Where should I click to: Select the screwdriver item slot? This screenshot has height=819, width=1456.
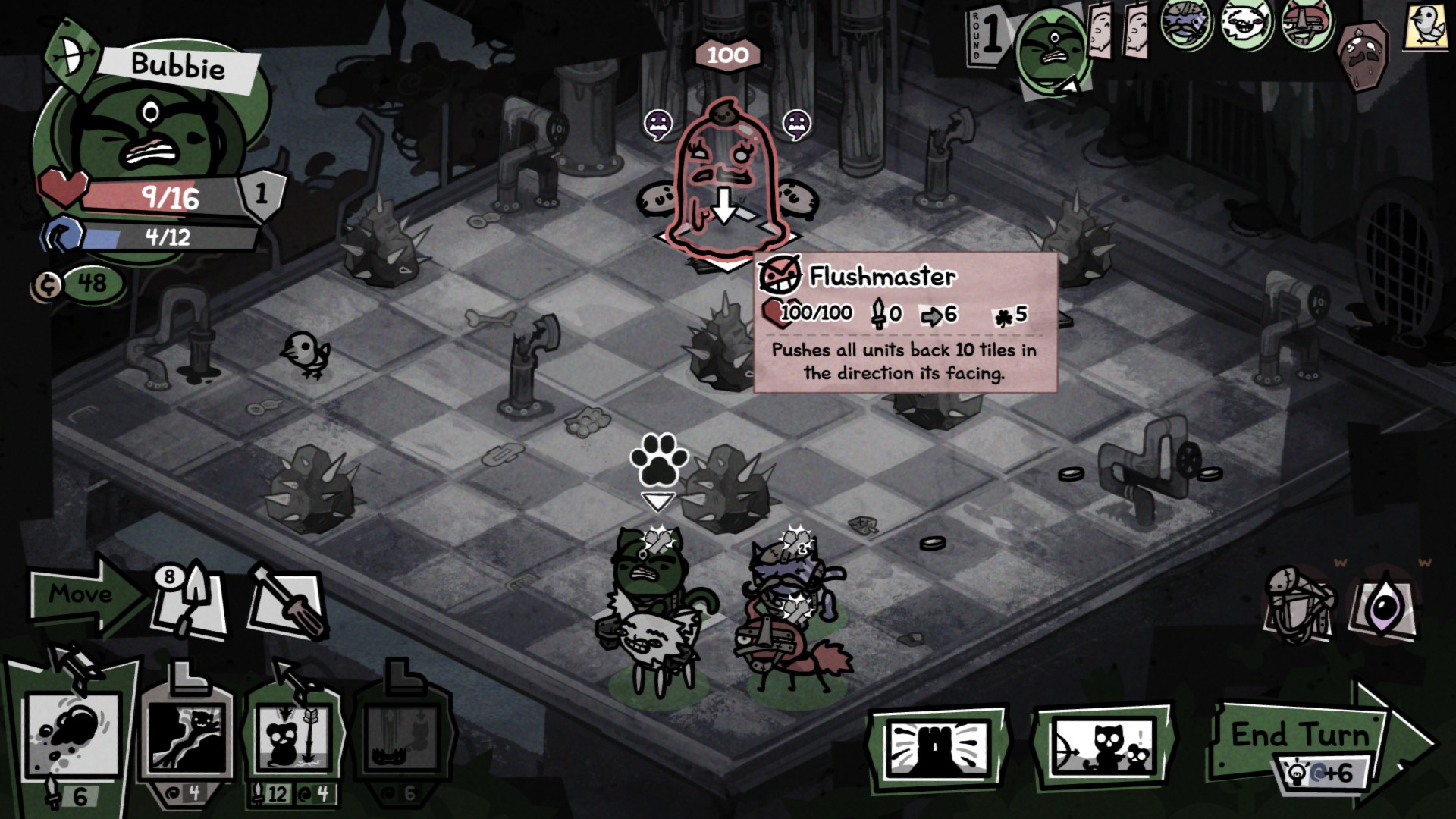[287, 603]
